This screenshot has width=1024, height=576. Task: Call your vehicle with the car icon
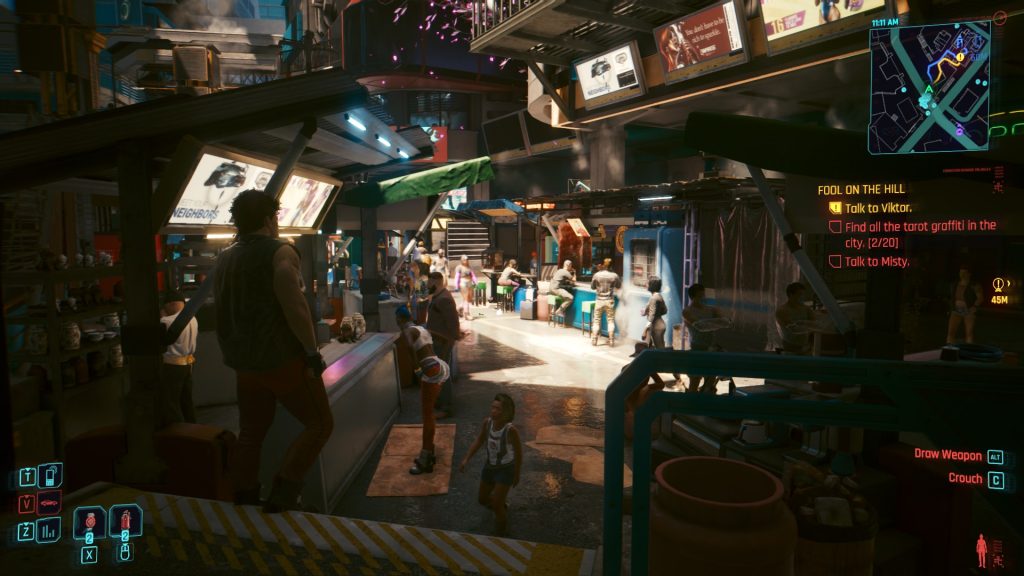point(49,502)
